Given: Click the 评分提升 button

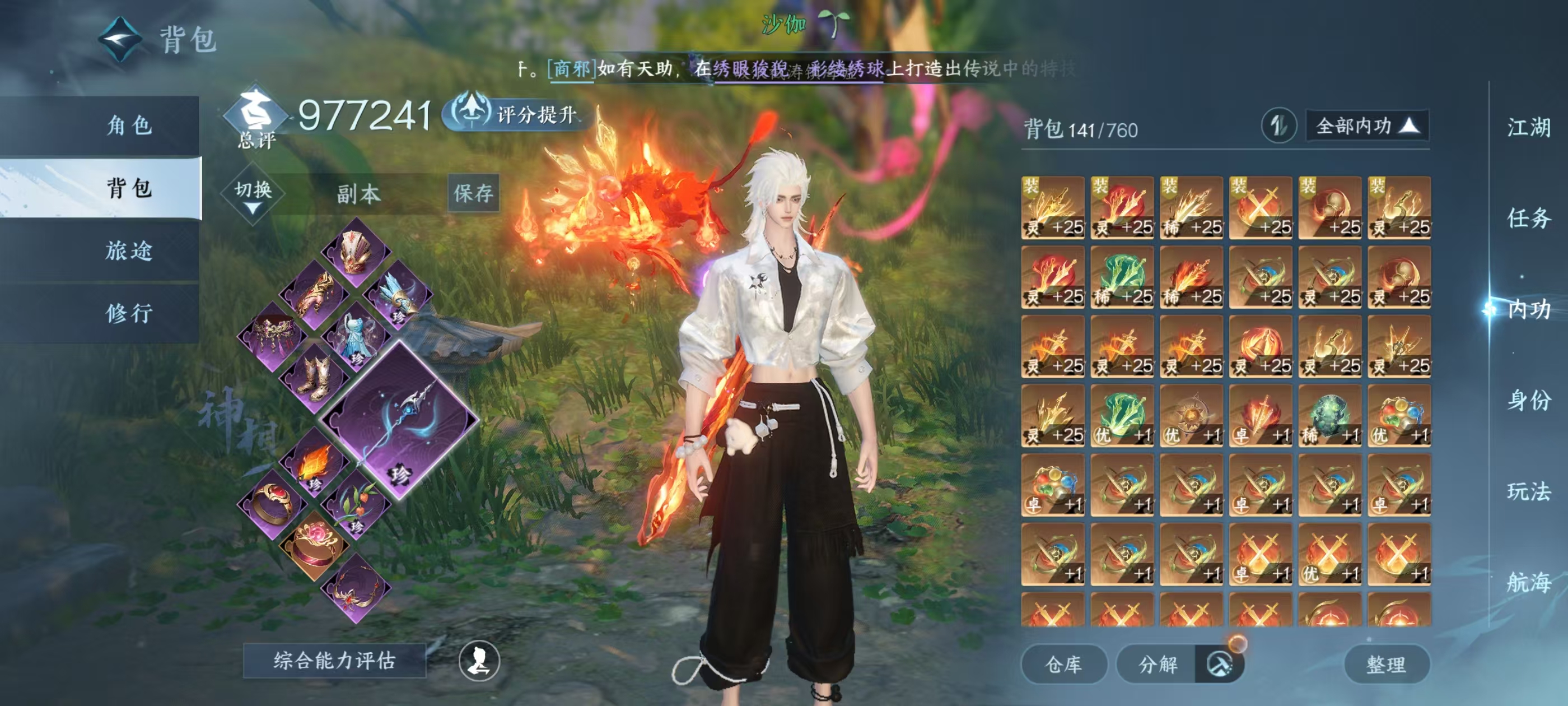Looking at the screenshot, I should pyautogui.click(x=517, y=114).
